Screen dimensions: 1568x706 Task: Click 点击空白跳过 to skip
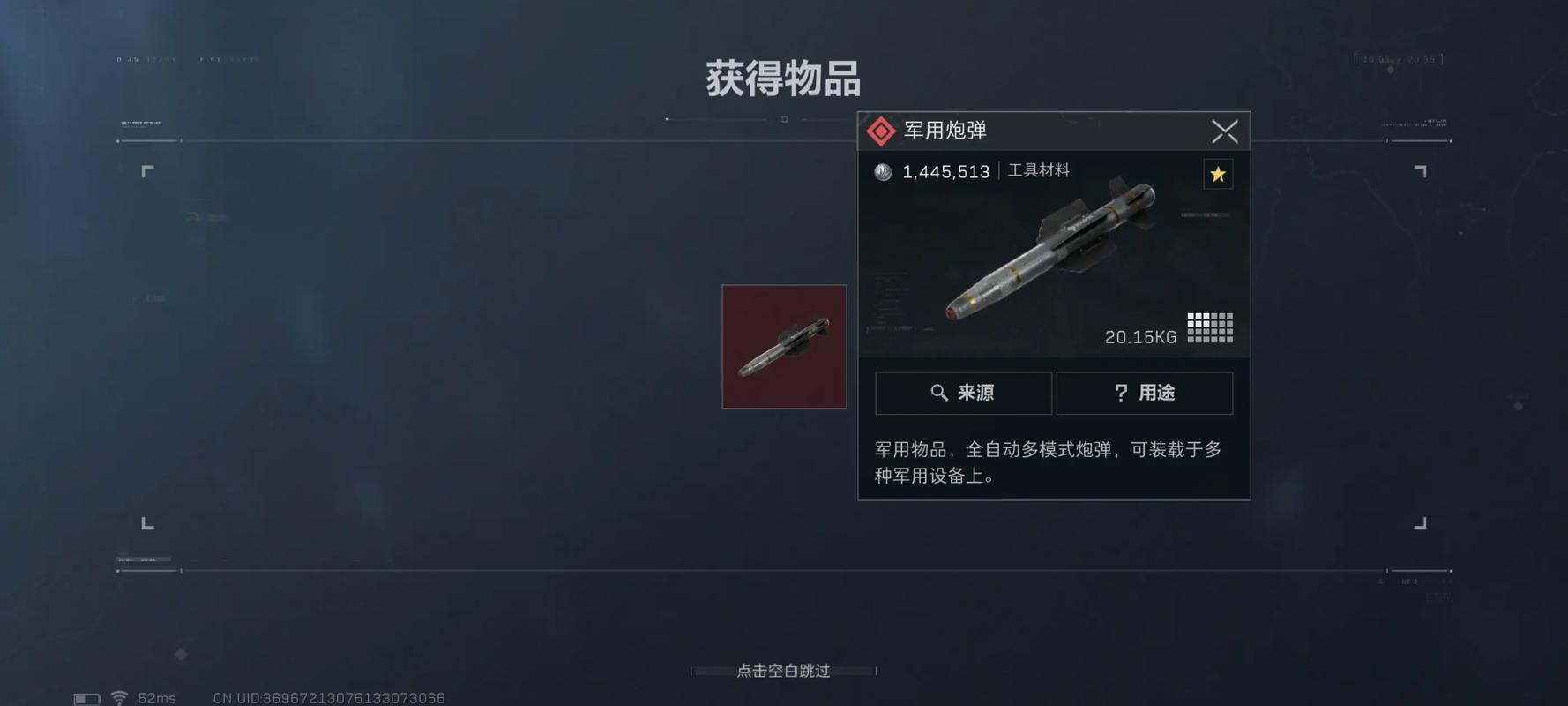(783, 671)
